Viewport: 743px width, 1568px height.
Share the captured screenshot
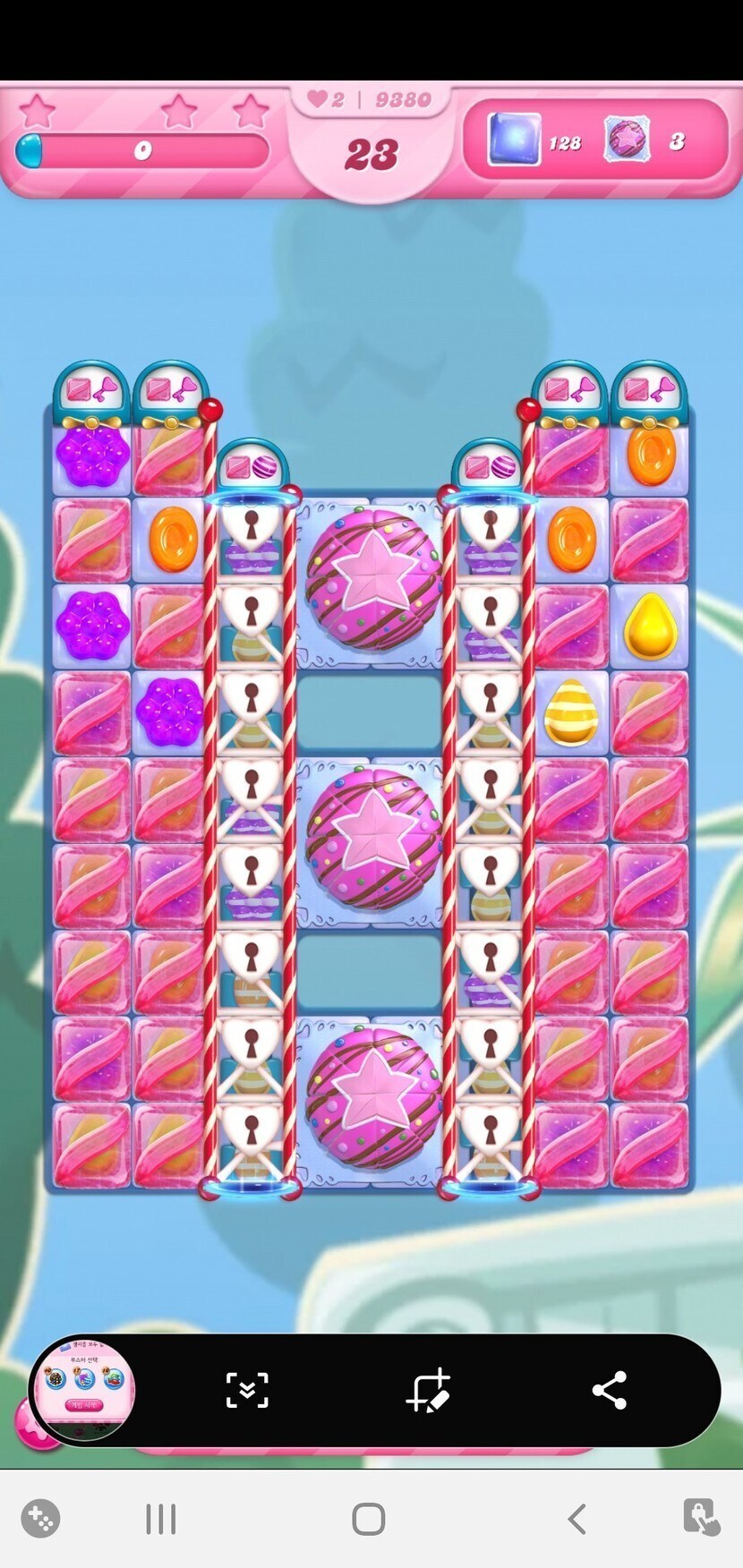(610, 1391)
